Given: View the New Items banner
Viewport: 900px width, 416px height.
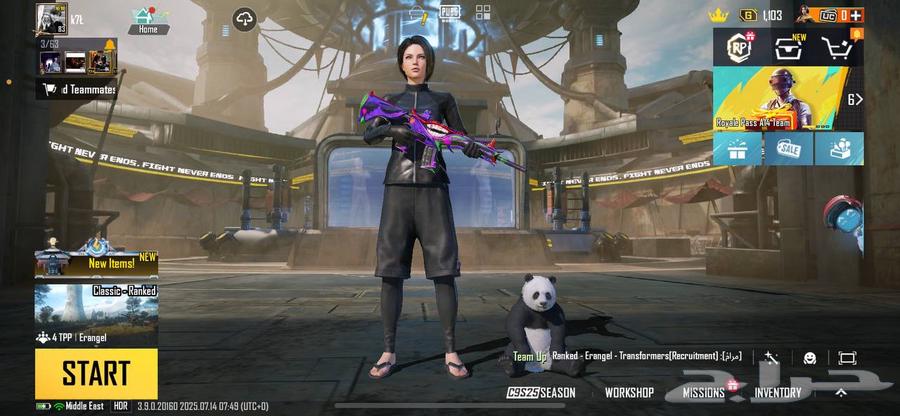Looking at the screenshot, I should pyautogui.click(x=96, y=260).
